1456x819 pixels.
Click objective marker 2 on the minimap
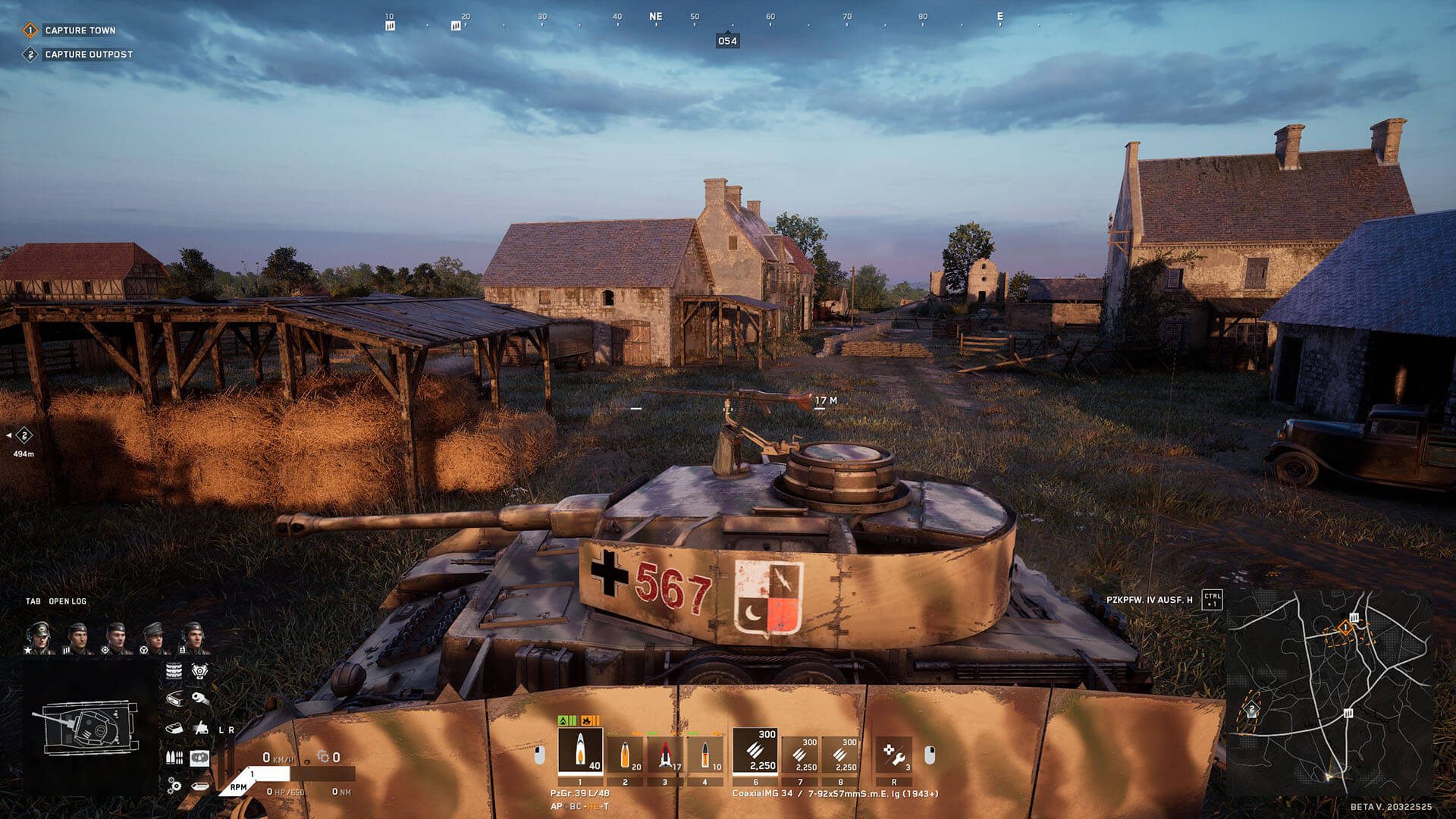tap(1252, 710)
